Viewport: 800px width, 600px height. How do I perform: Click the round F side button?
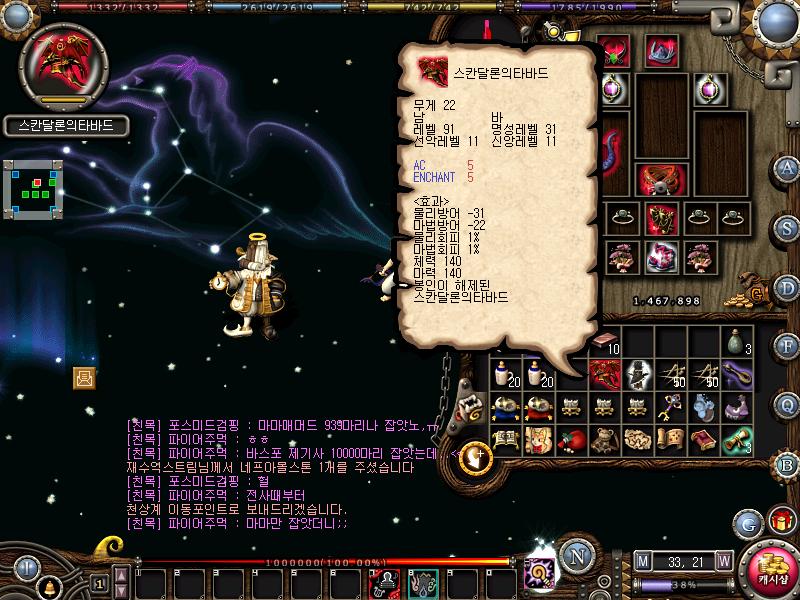pyautogui.click(x=788, y=347)
